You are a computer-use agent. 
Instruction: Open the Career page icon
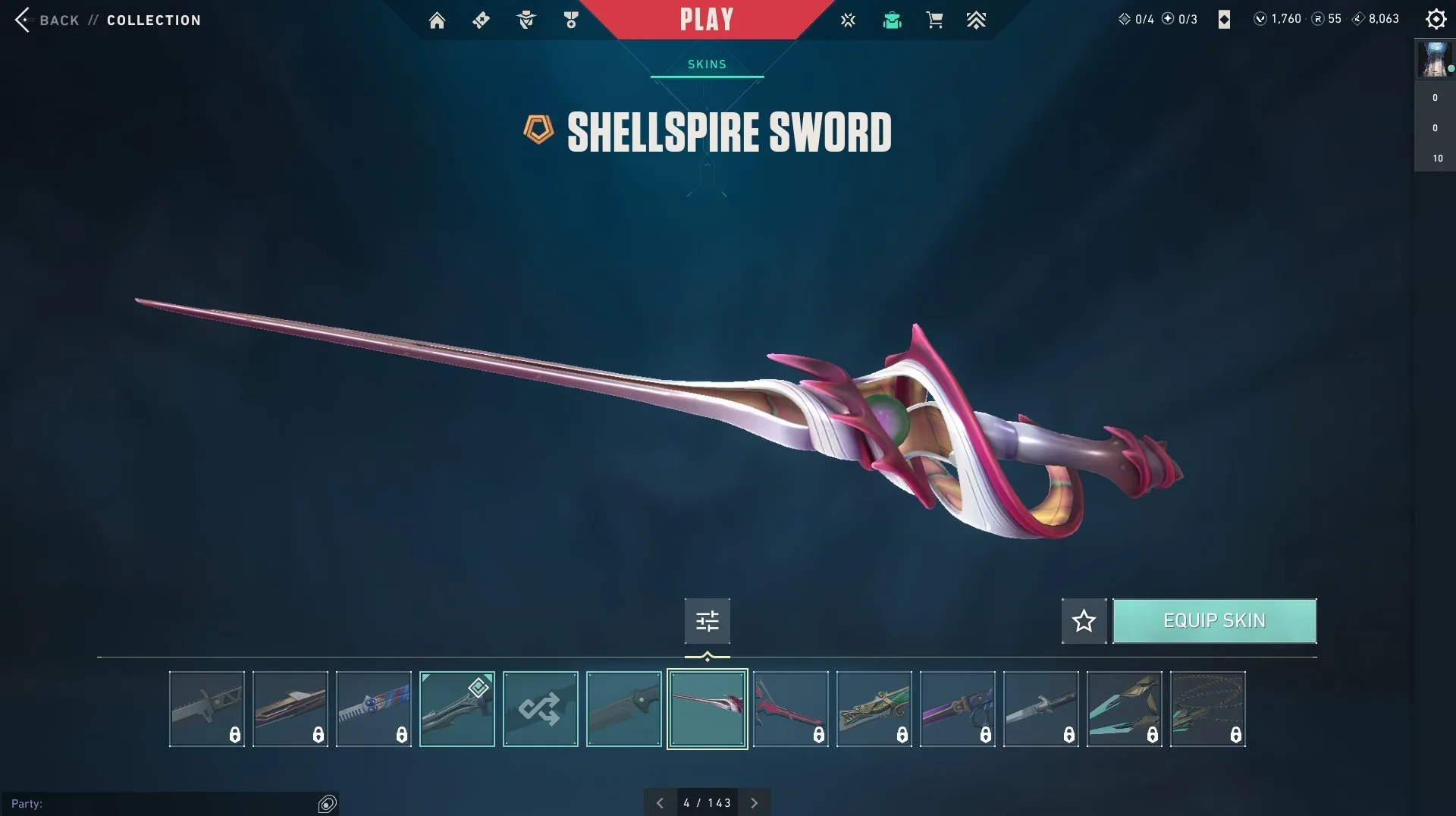click(571, 20)
